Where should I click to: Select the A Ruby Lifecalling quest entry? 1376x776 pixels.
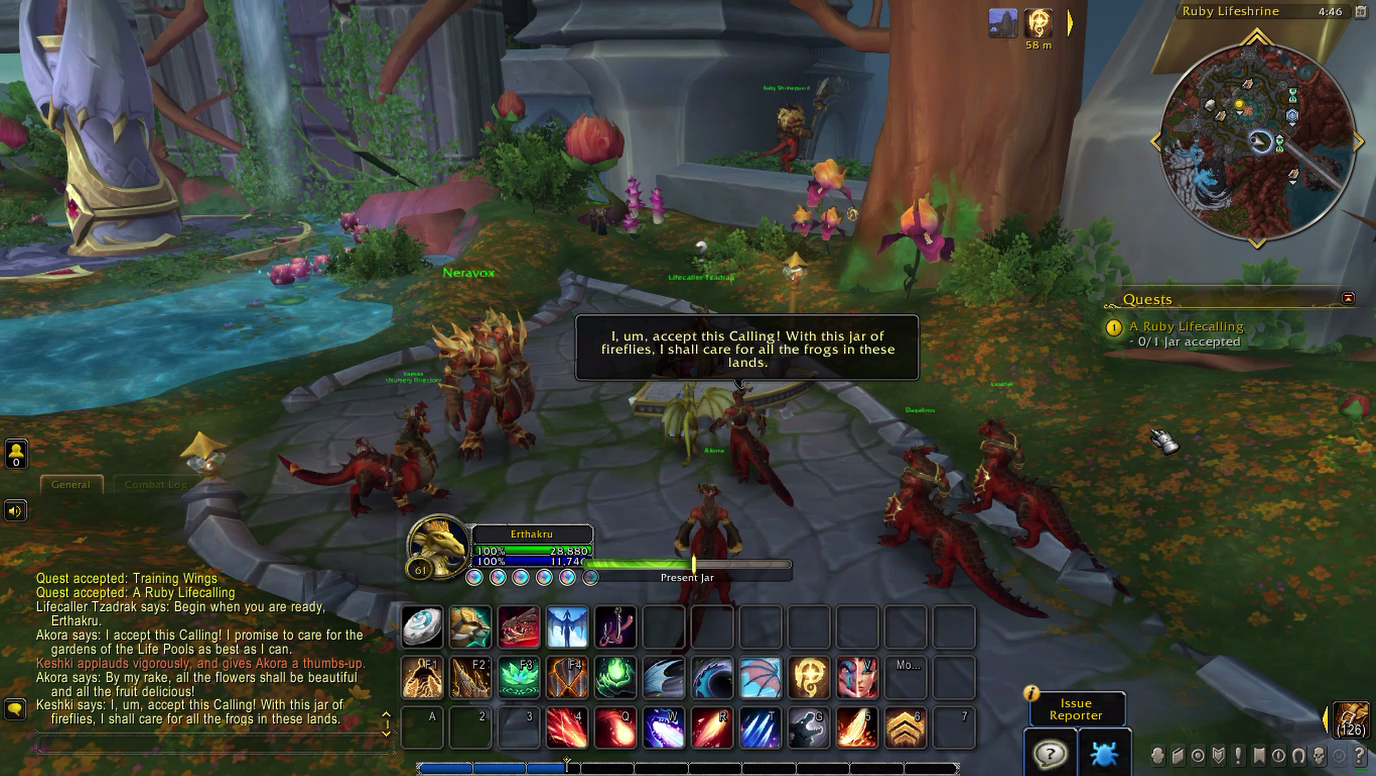tap(1186, 326)
